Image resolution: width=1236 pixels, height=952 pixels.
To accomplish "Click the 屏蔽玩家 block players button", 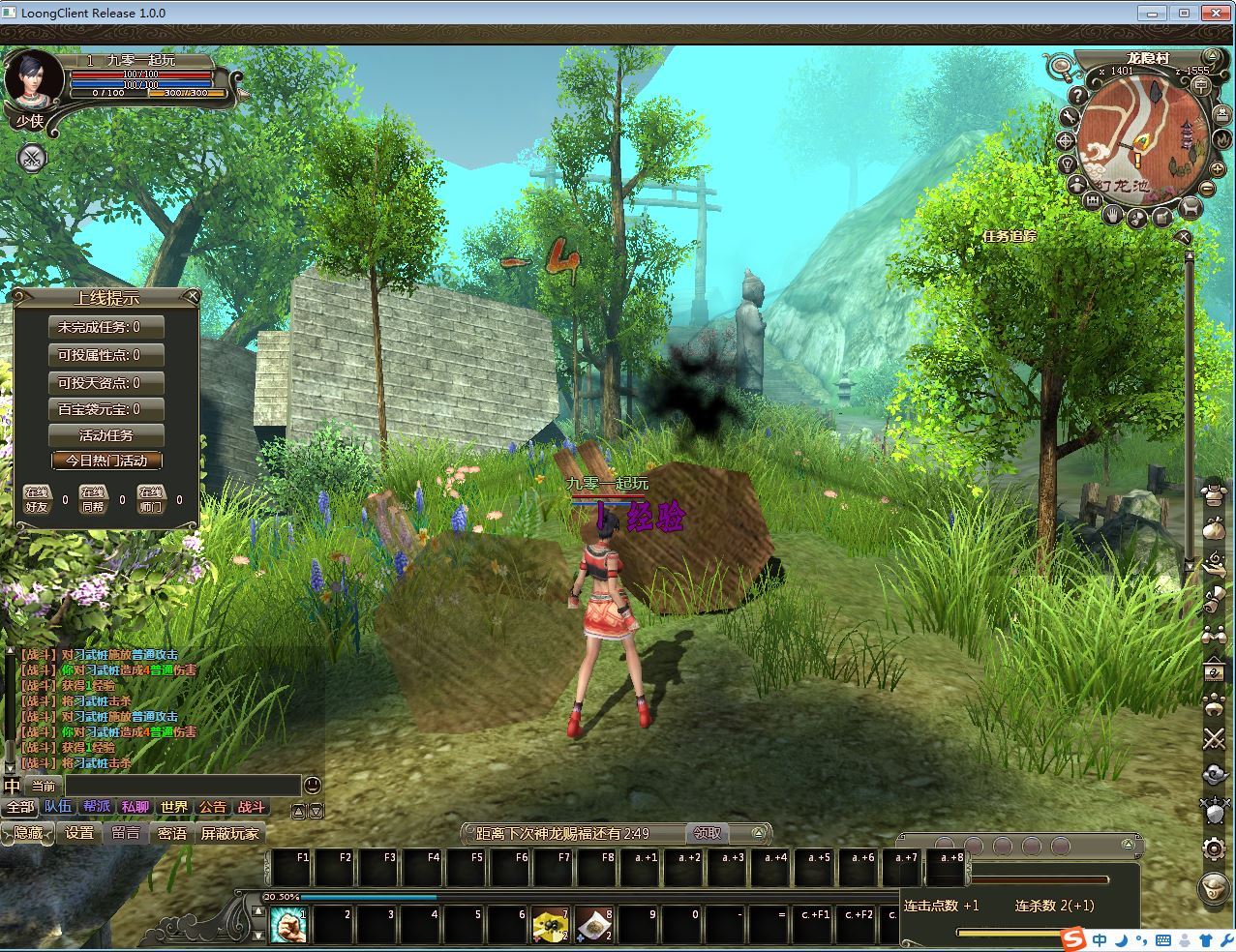I will (229, 833).
